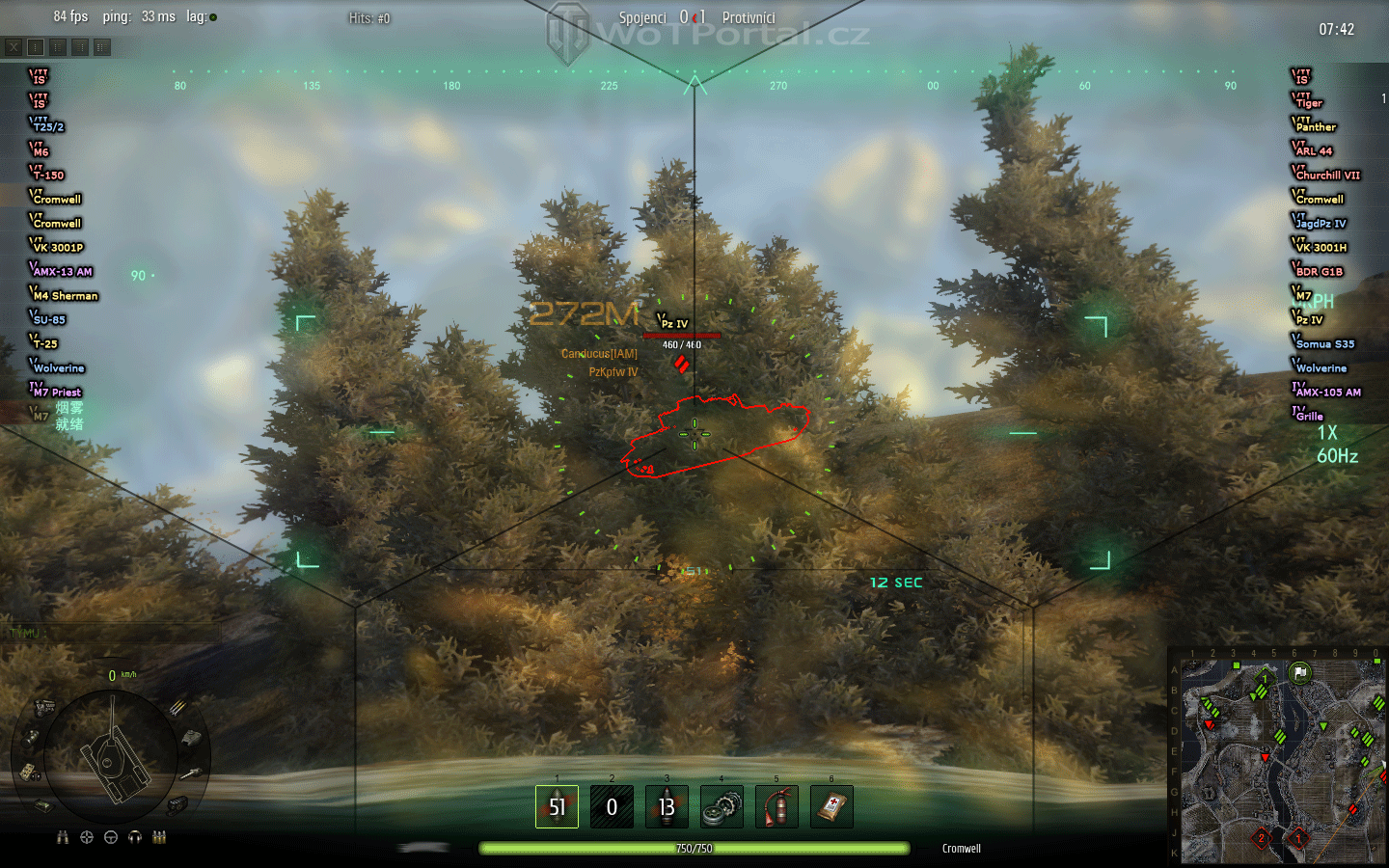Image resolution: width=1389 pixels, height=868 pixels.
Task: Select the enemy Tiger in the roster
Action: [1309, 102]
